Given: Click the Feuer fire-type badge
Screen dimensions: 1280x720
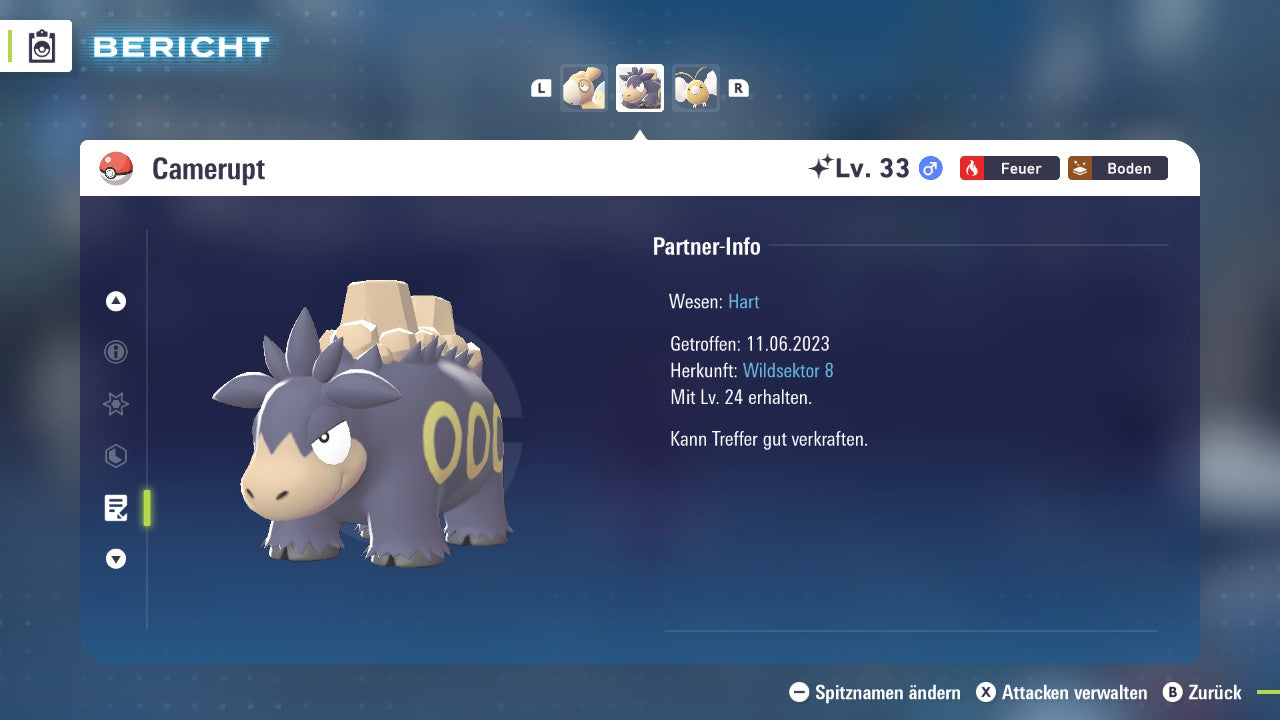Looking at the screenshot, I should pyautogui.click(x=1009, y=168).
